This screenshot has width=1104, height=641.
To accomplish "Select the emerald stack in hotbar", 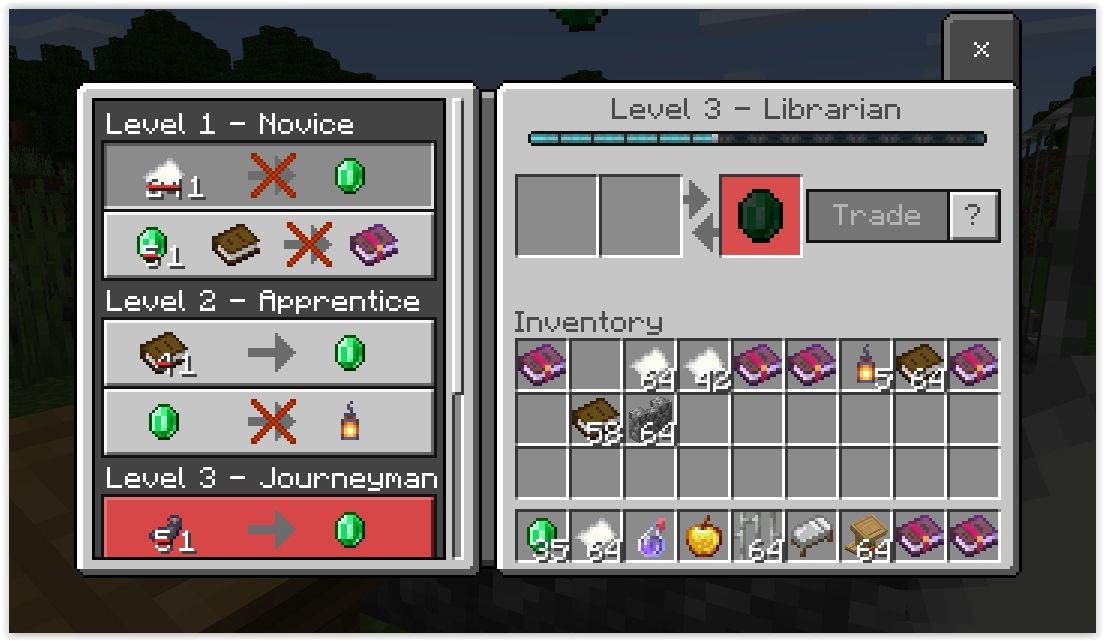I will pyautogui.click(x=542, y=537).
